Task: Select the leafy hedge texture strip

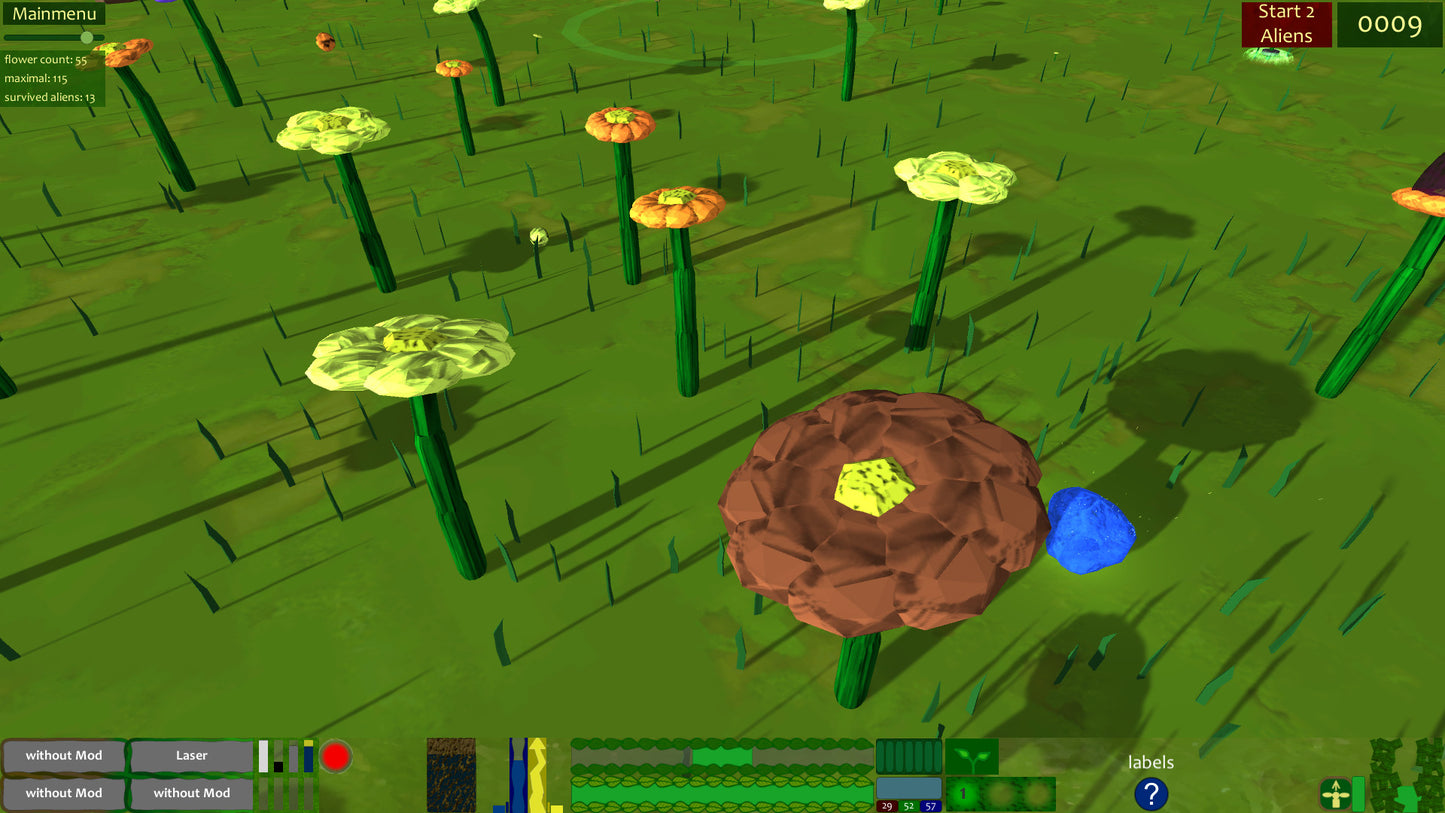Action: point(720,795)
